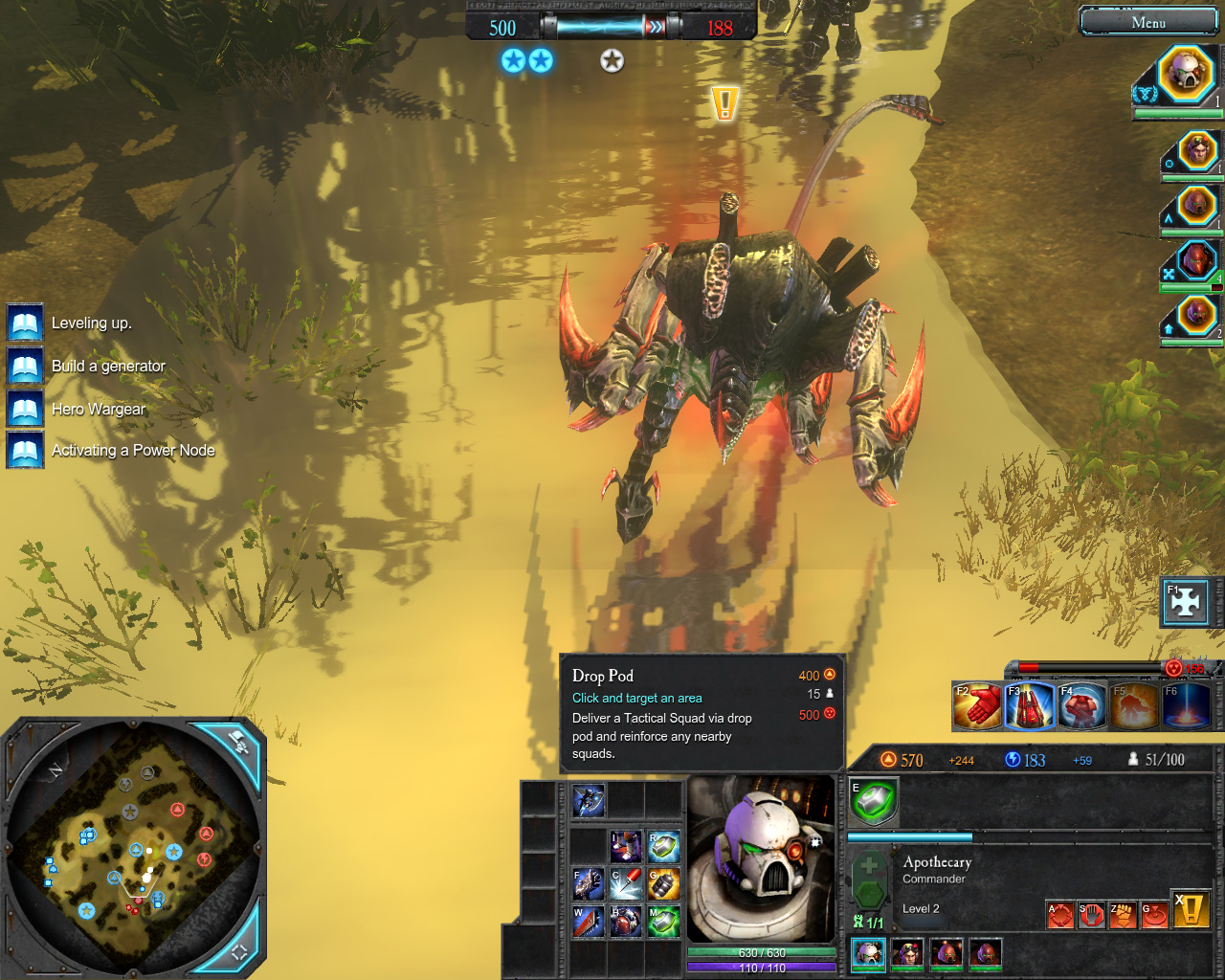Screen dimensions: 1225x980
Task: Issue the A attack-move command
Action: pyautogui.click(x=1059, y=914)
